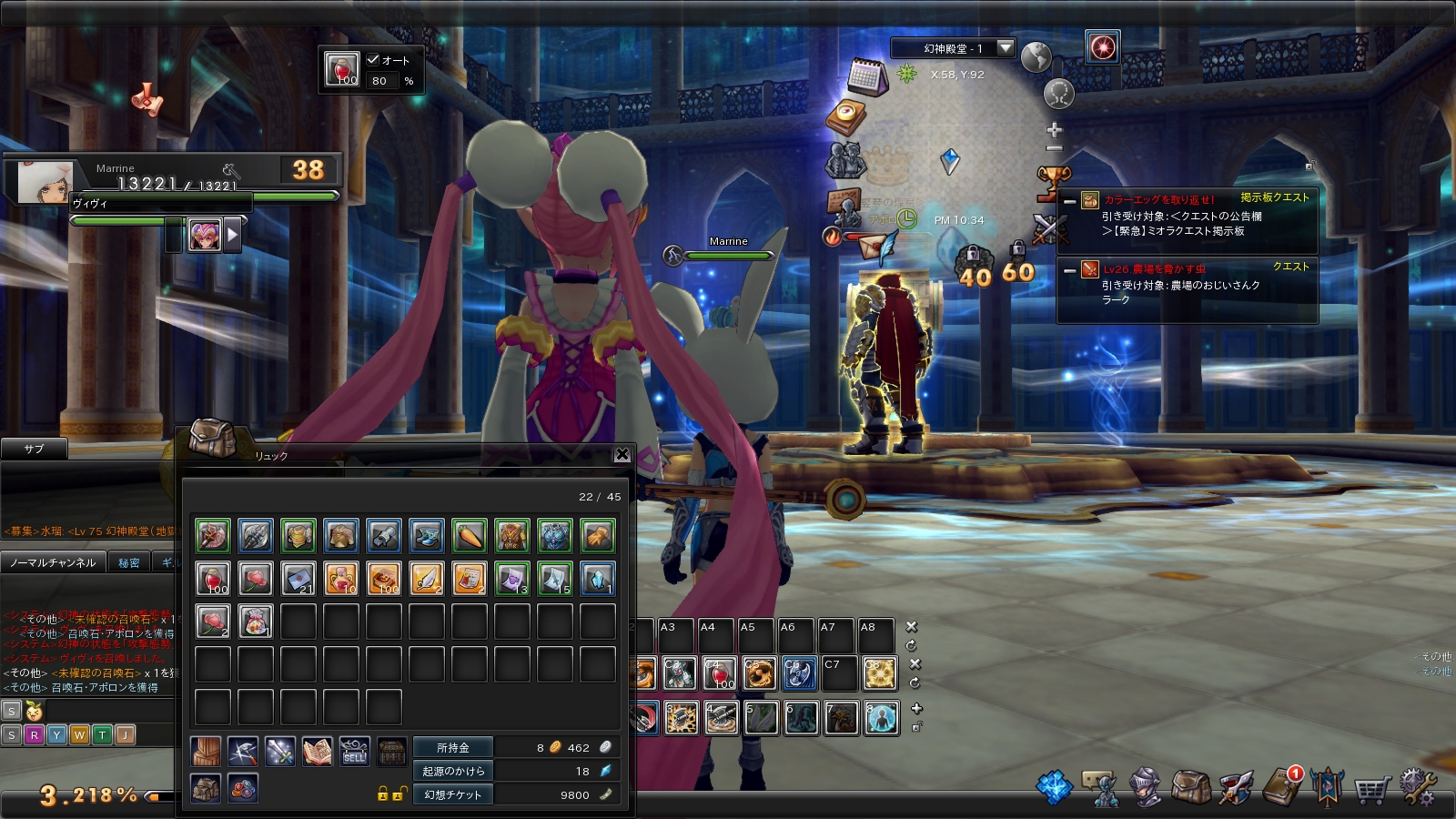This screenshot has width=1456, height=819.
Task: Open the SELL shop button in the bag
Action: (x=355, y=752)
